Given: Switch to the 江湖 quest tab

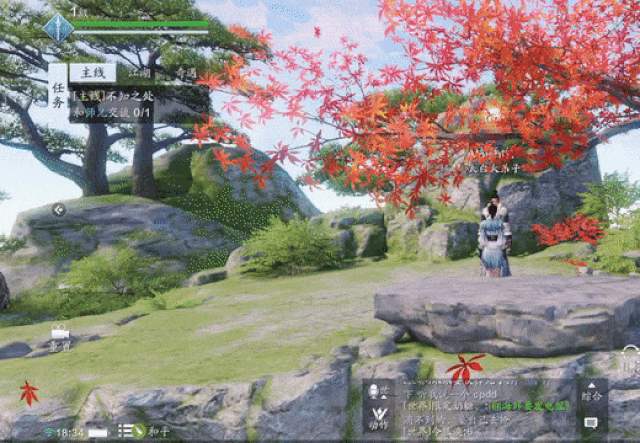Looking at the screenshot, I should [140, 72].
